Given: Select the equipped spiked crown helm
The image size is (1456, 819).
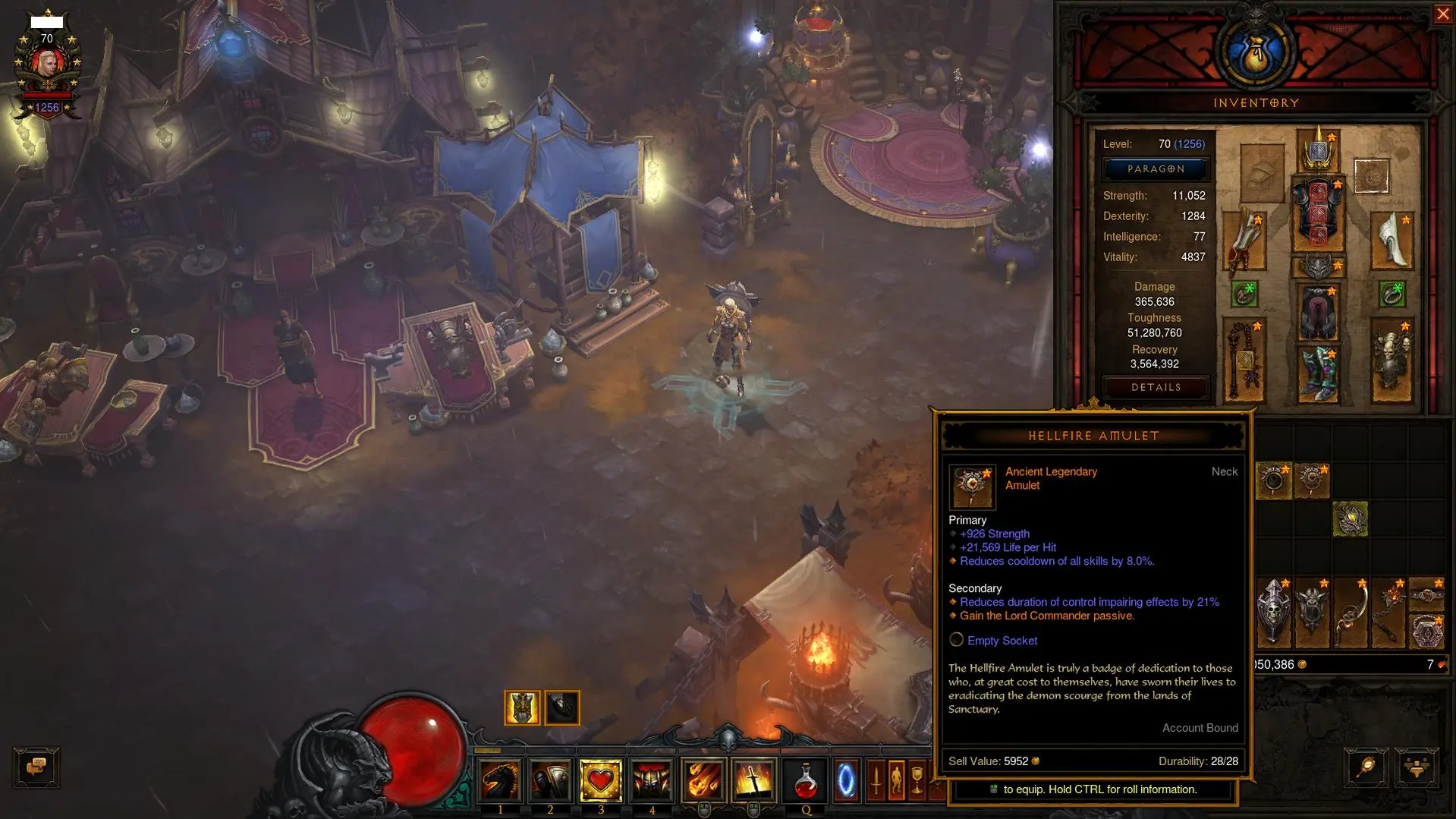Looking at the screenshot, I should (x=1319, y=150).
